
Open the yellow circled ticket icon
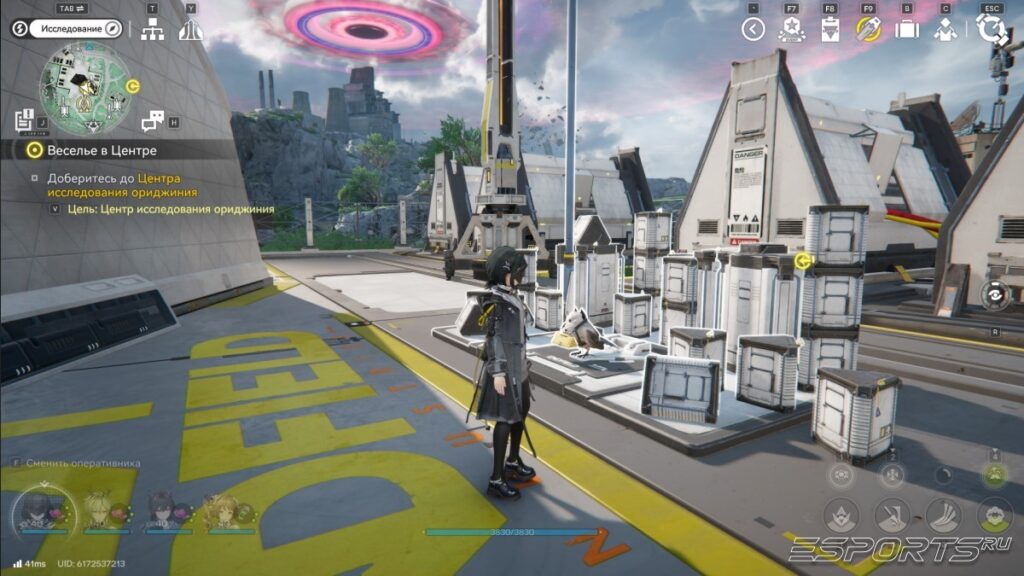868,29
